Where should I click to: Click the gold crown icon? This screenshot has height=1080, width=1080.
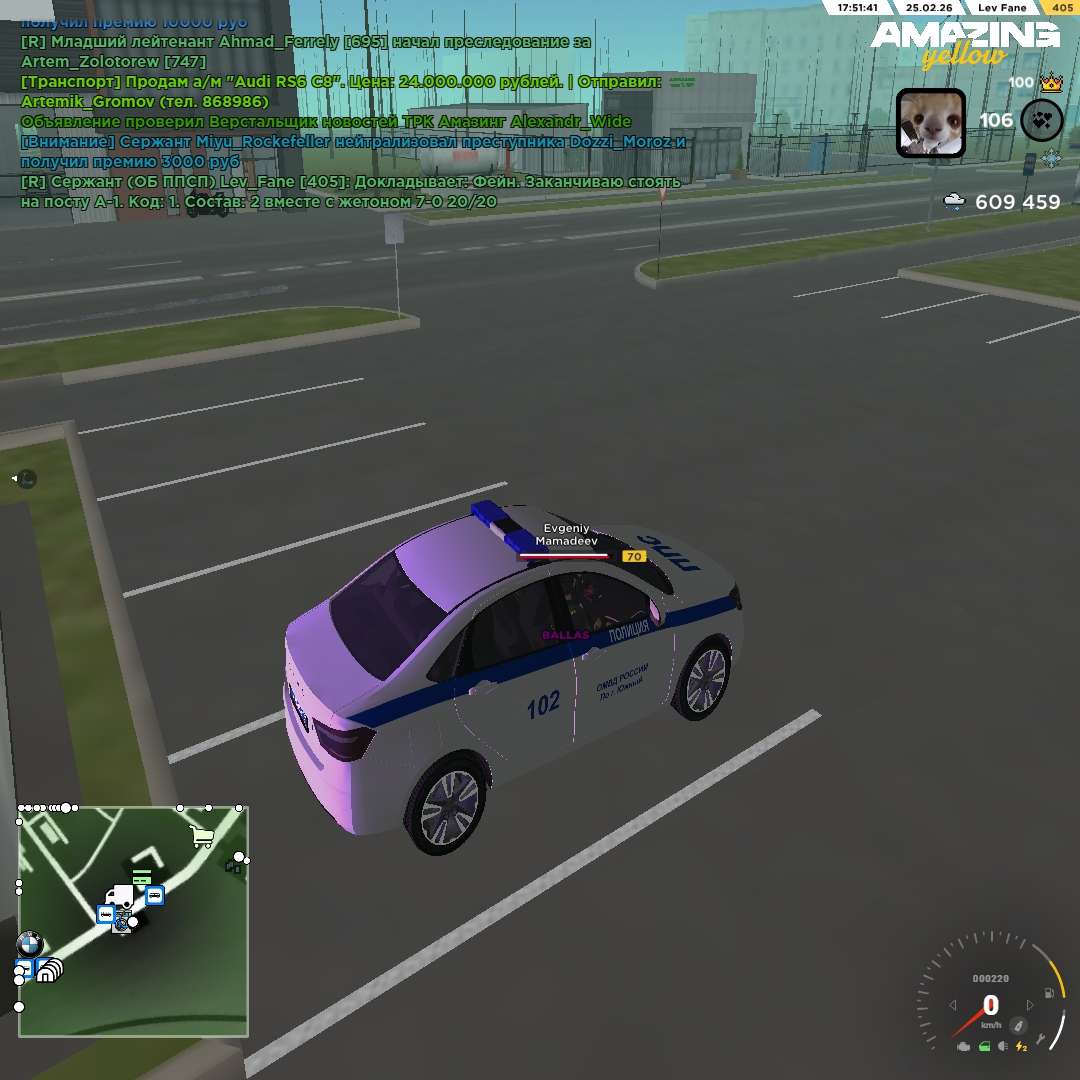1050,83
